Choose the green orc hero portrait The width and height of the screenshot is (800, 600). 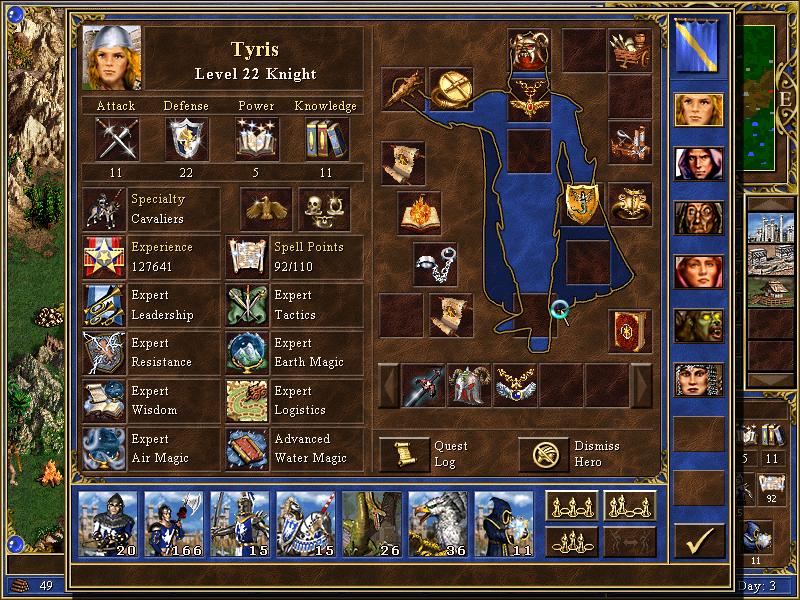tap(698, 326)
